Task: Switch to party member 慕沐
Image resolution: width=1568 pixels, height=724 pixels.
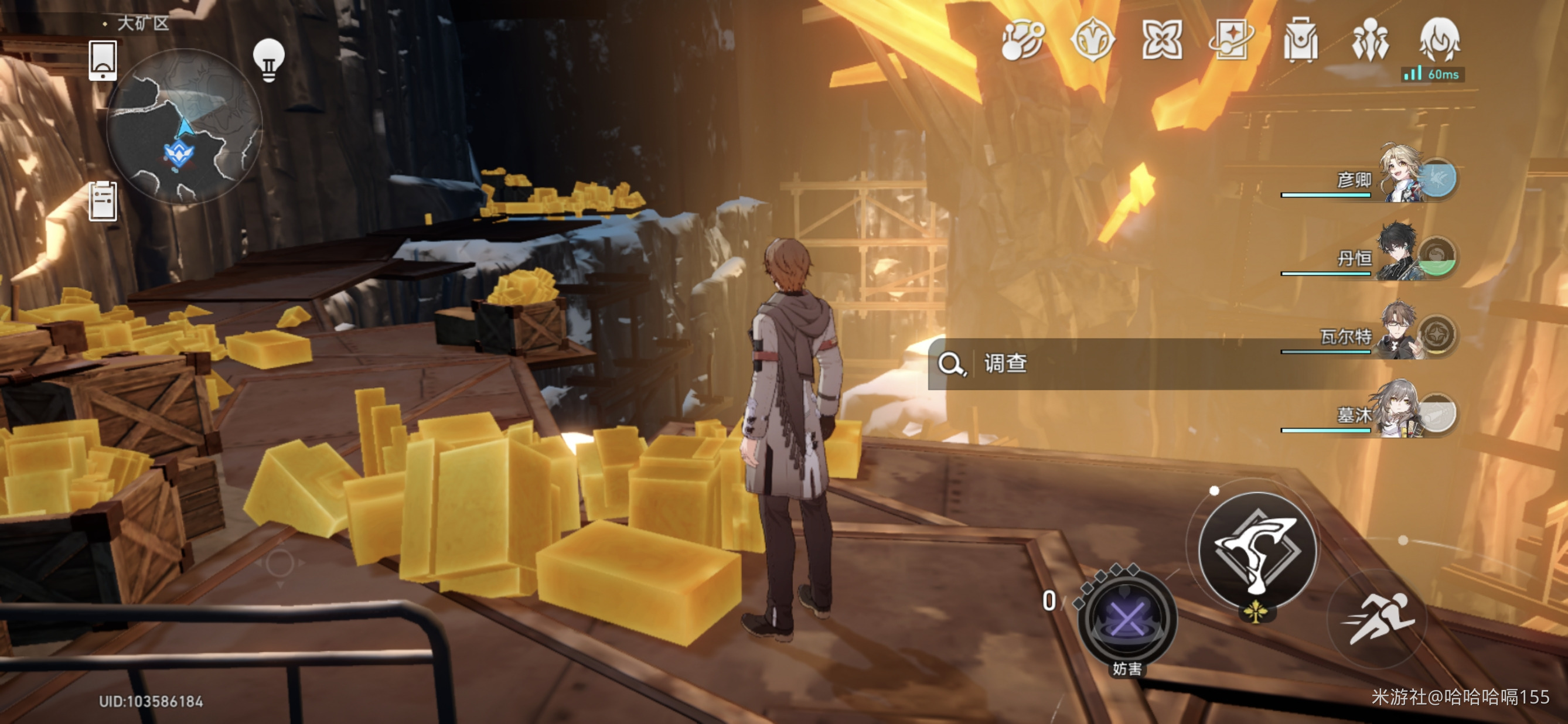Action: (x=1400, y=412)
